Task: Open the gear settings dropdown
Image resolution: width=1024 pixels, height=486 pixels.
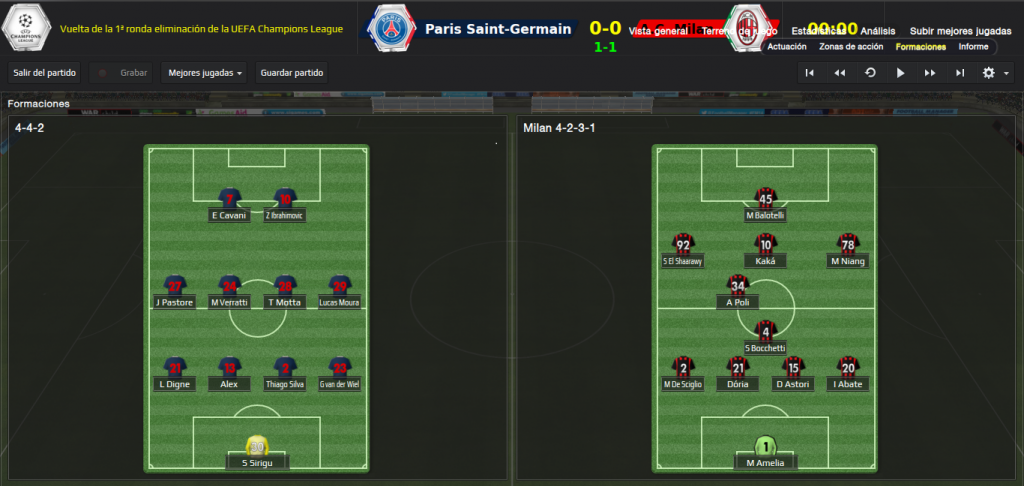Action: click(995, 72)
